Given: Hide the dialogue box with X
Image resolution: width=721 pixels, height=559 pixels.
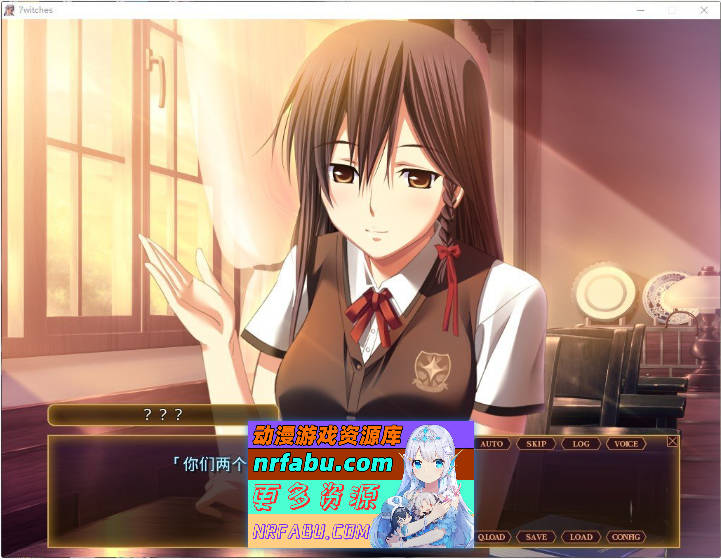Looking at the screenshot, I should tap(672, 441).
